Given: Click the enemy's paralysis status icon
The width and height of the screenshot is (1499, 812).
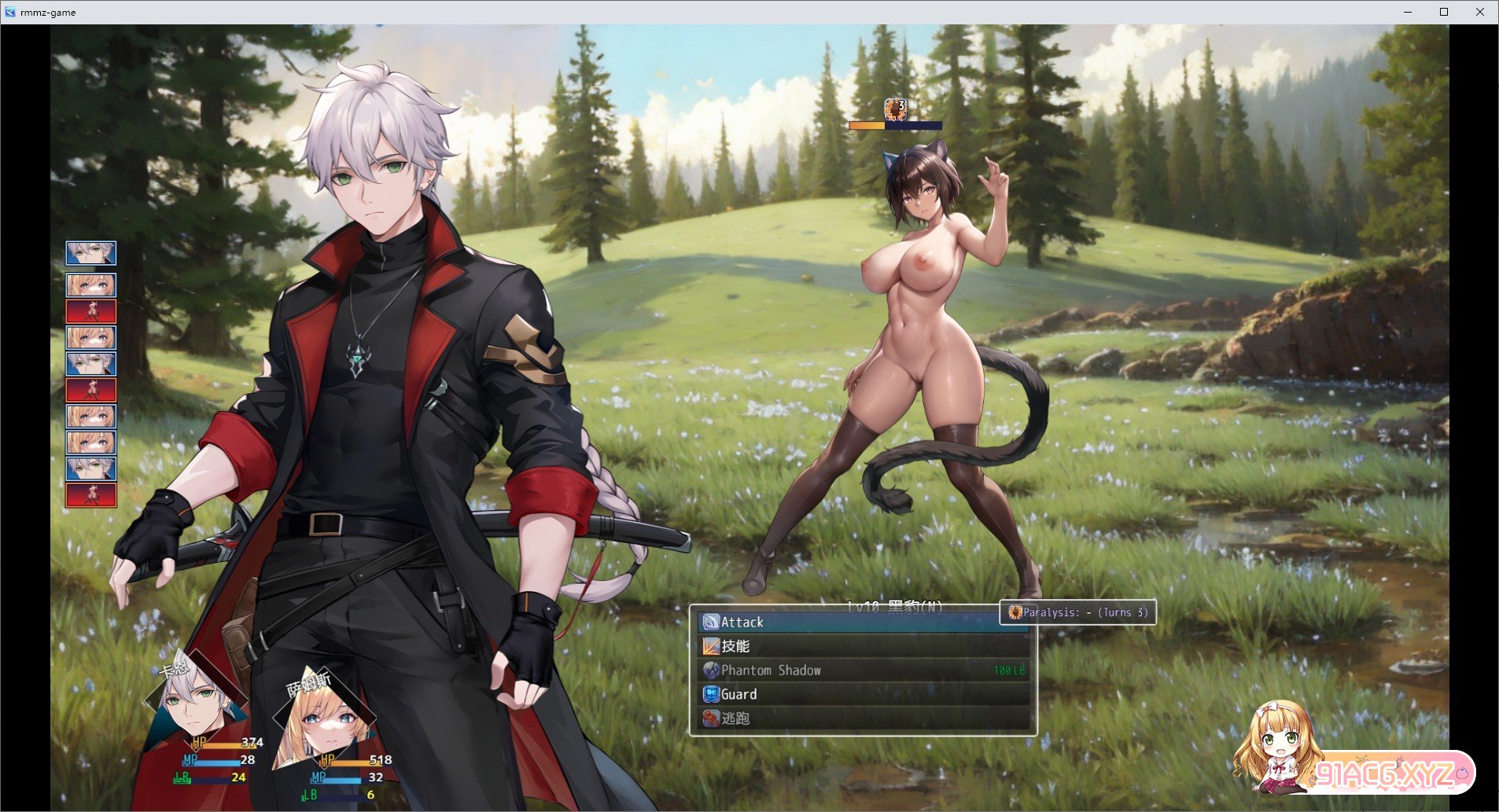Looking at the screenshot, I should point(894,108).
